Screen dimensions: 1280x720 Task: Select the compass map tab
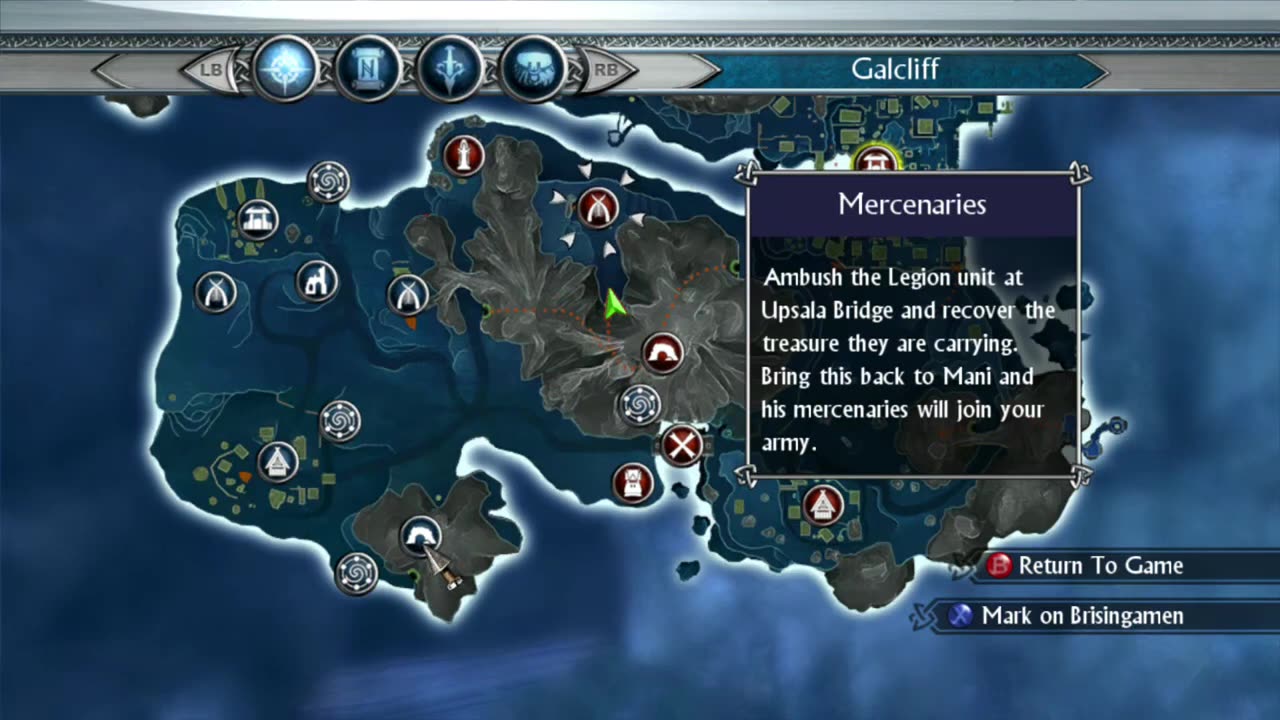coord(286,70)
